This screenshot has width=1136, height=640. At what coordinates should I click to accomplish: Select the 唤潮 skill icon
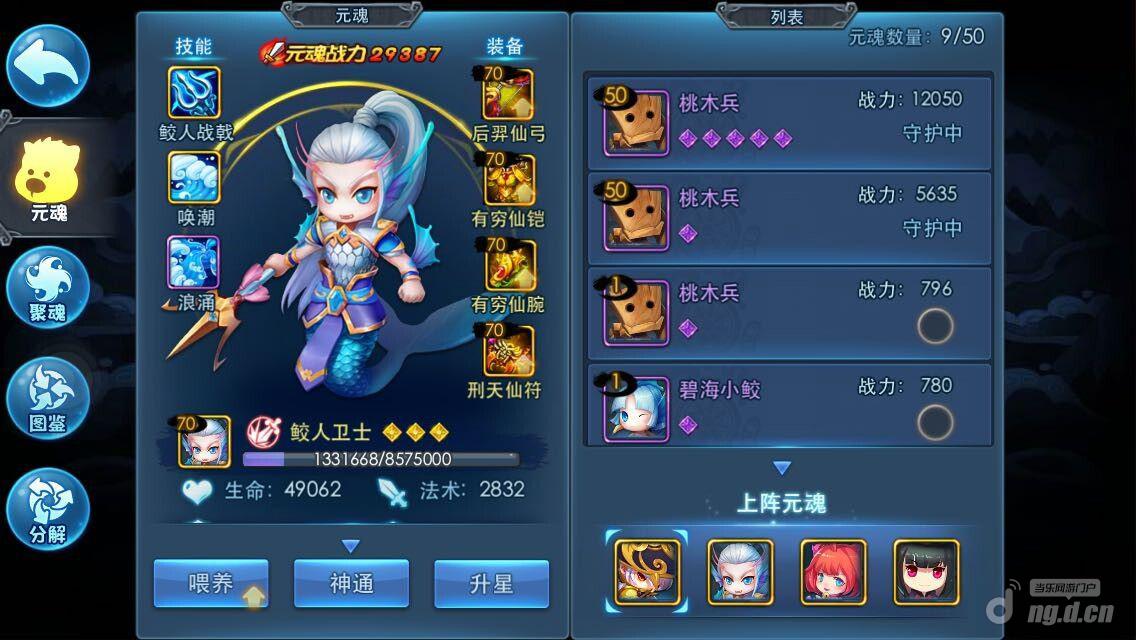tap(194, 179)
